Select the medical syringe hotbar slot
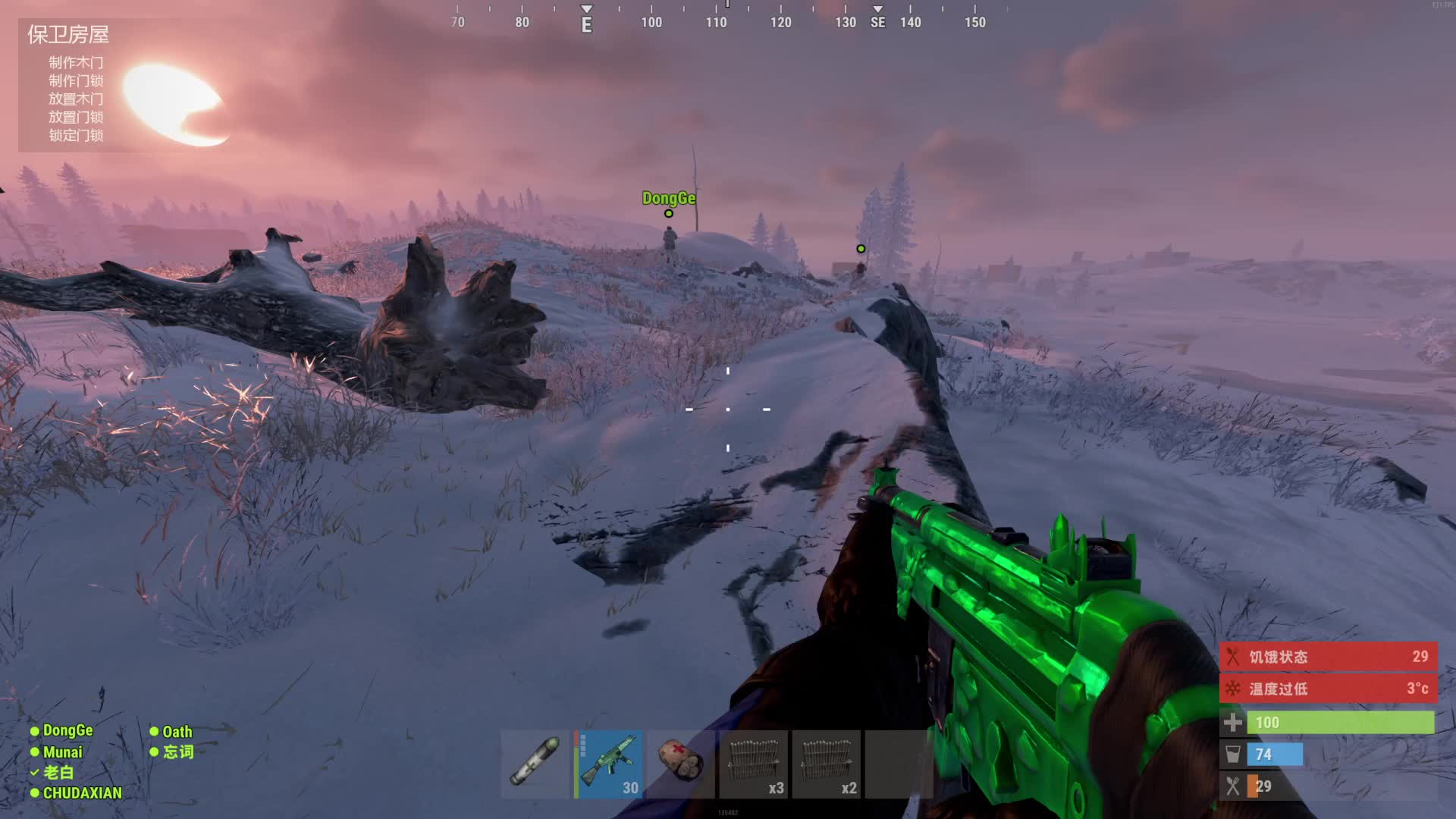The image size is (1456, 819). point(535,764)
